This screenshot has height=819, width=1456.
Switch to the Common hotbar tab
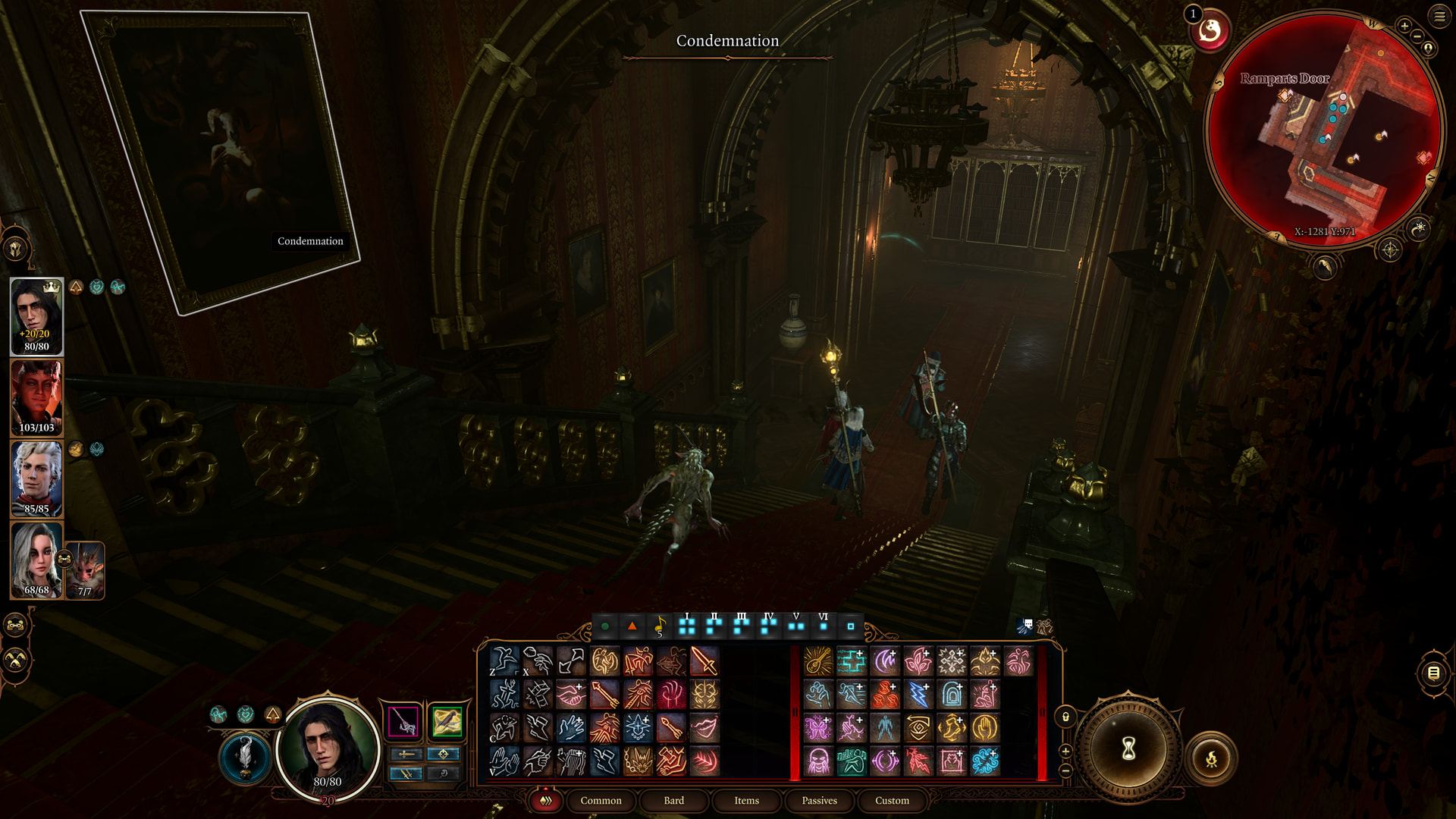(x=601, y=800)
